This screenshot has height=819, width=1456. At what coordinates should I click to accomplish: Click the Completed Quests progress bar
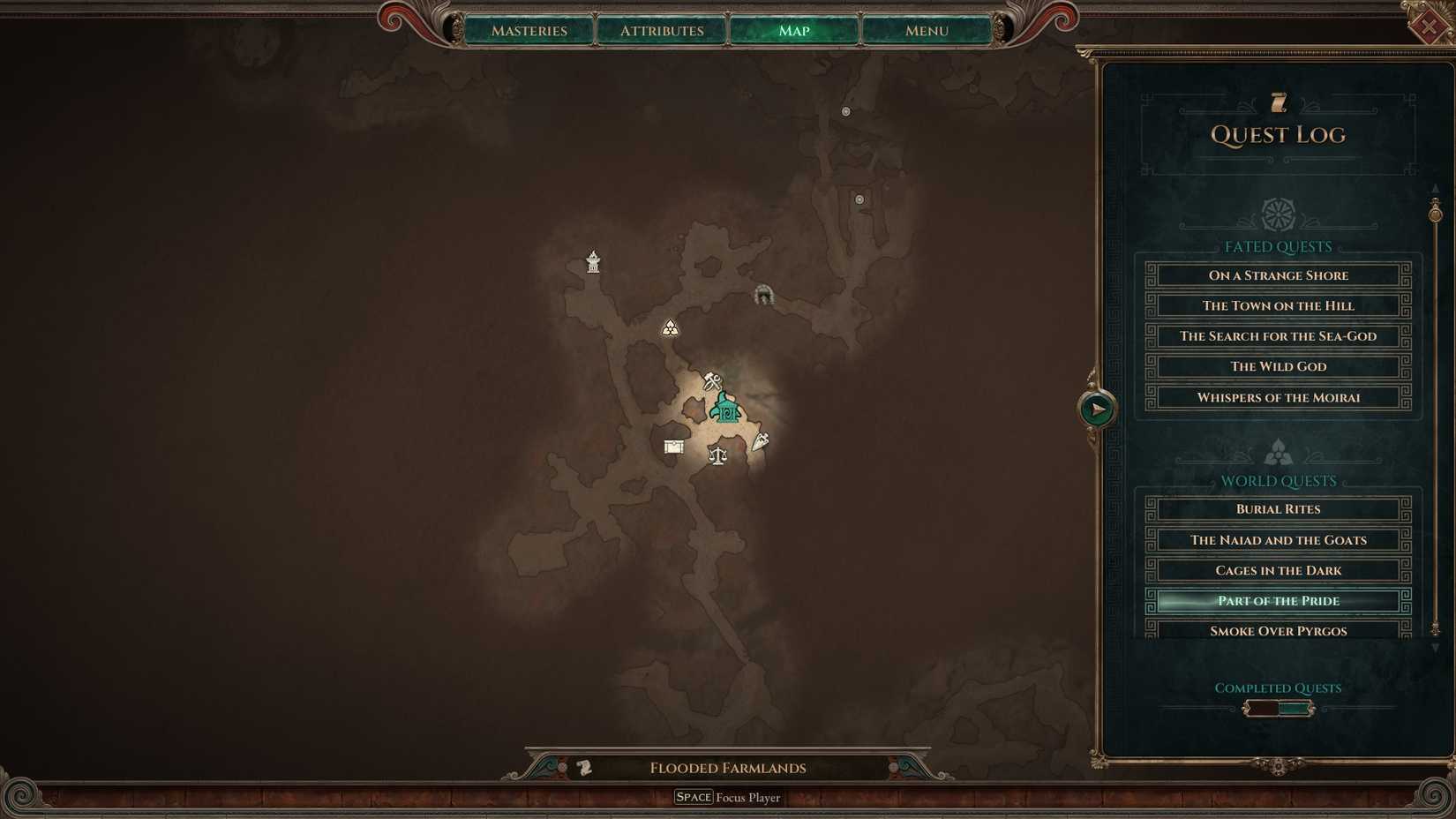[1277, 707]
